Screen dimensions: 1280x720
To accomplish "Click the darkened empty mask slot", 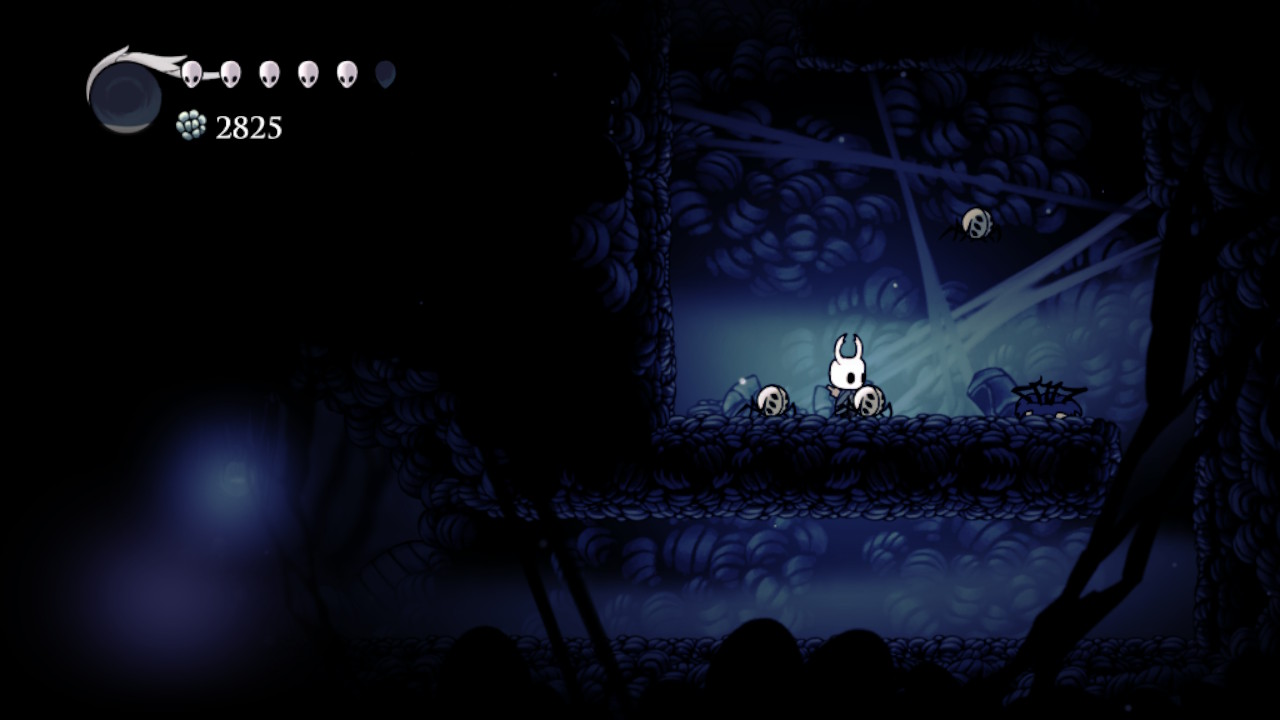I will (382, 72).
